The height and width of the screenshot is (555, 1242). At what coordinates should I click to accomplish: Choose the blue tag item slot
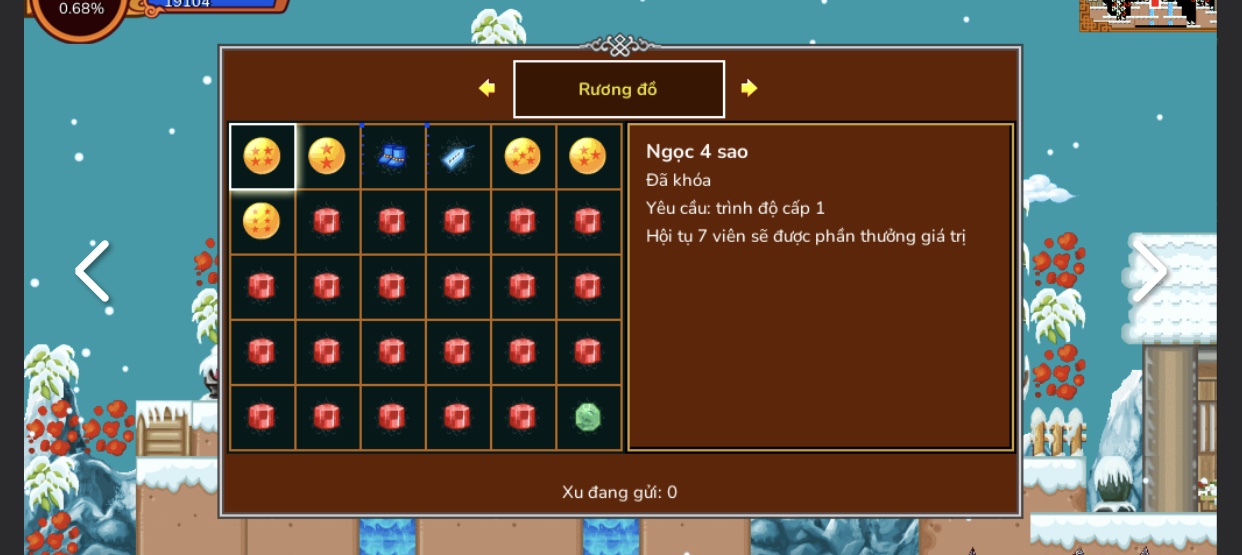(x=457, y=157)
